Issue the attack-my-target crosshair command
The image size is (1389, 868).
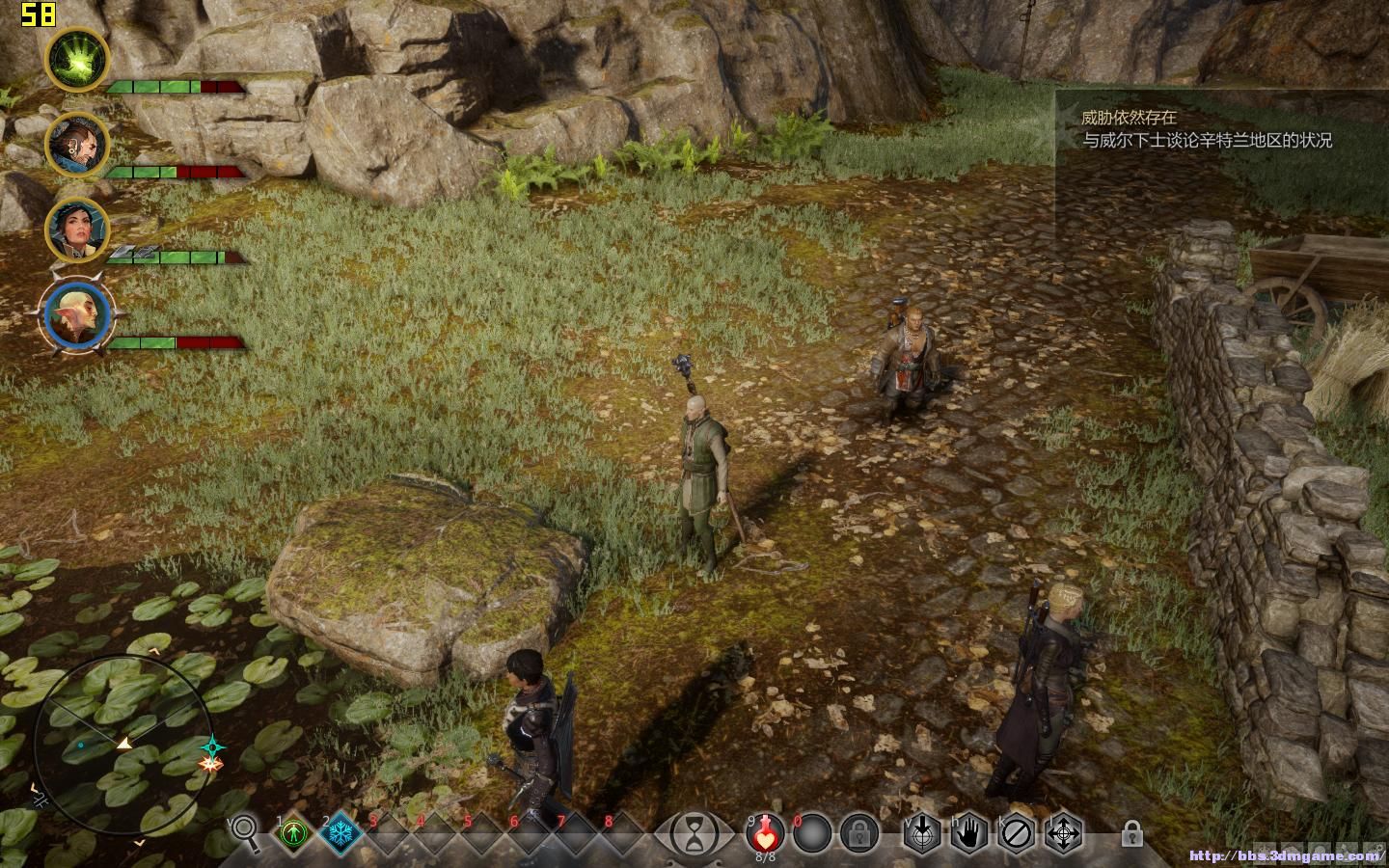tap(922, 832)
